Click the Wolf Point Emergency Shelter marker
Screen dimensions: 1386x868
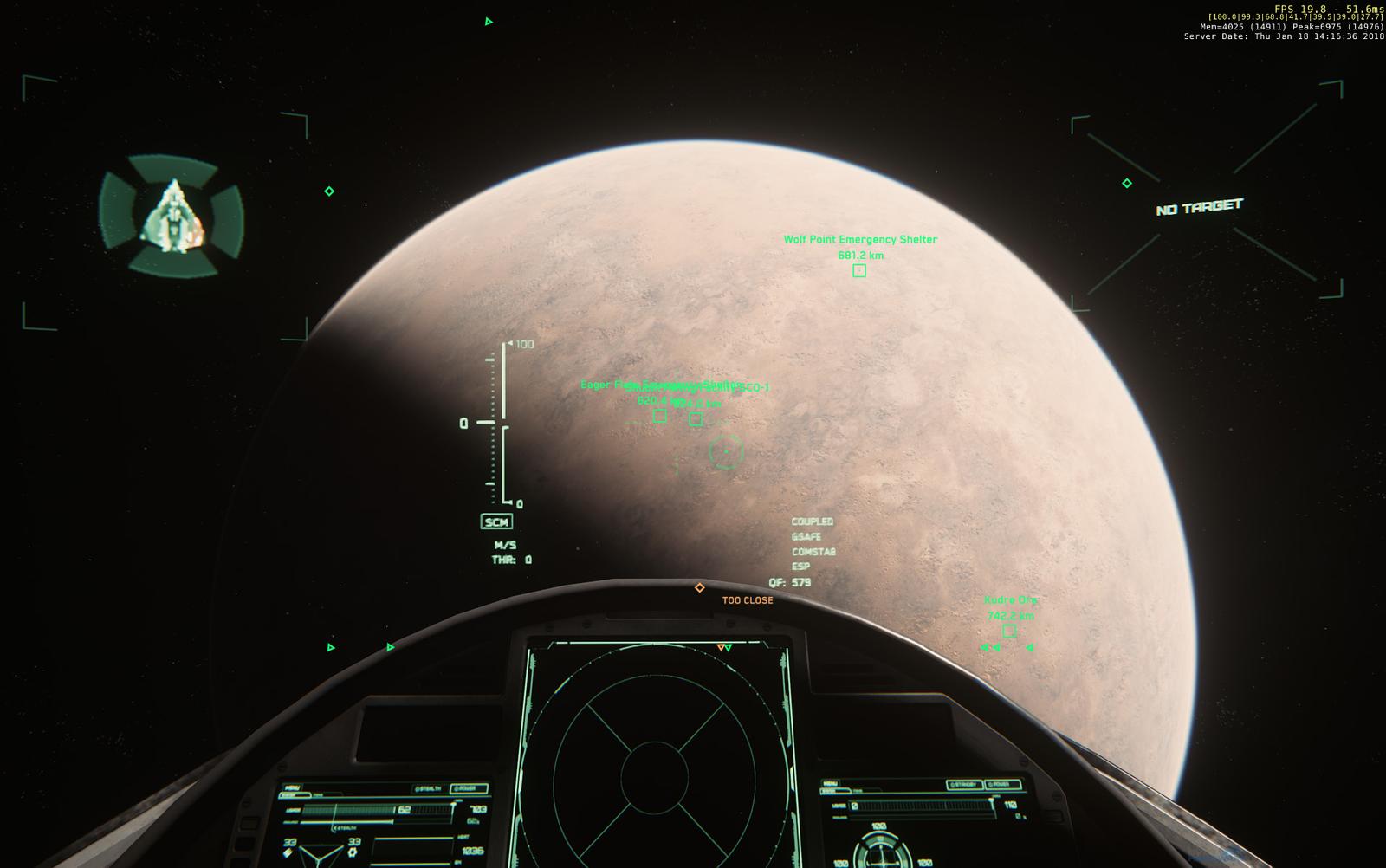[x=858, y=271]
